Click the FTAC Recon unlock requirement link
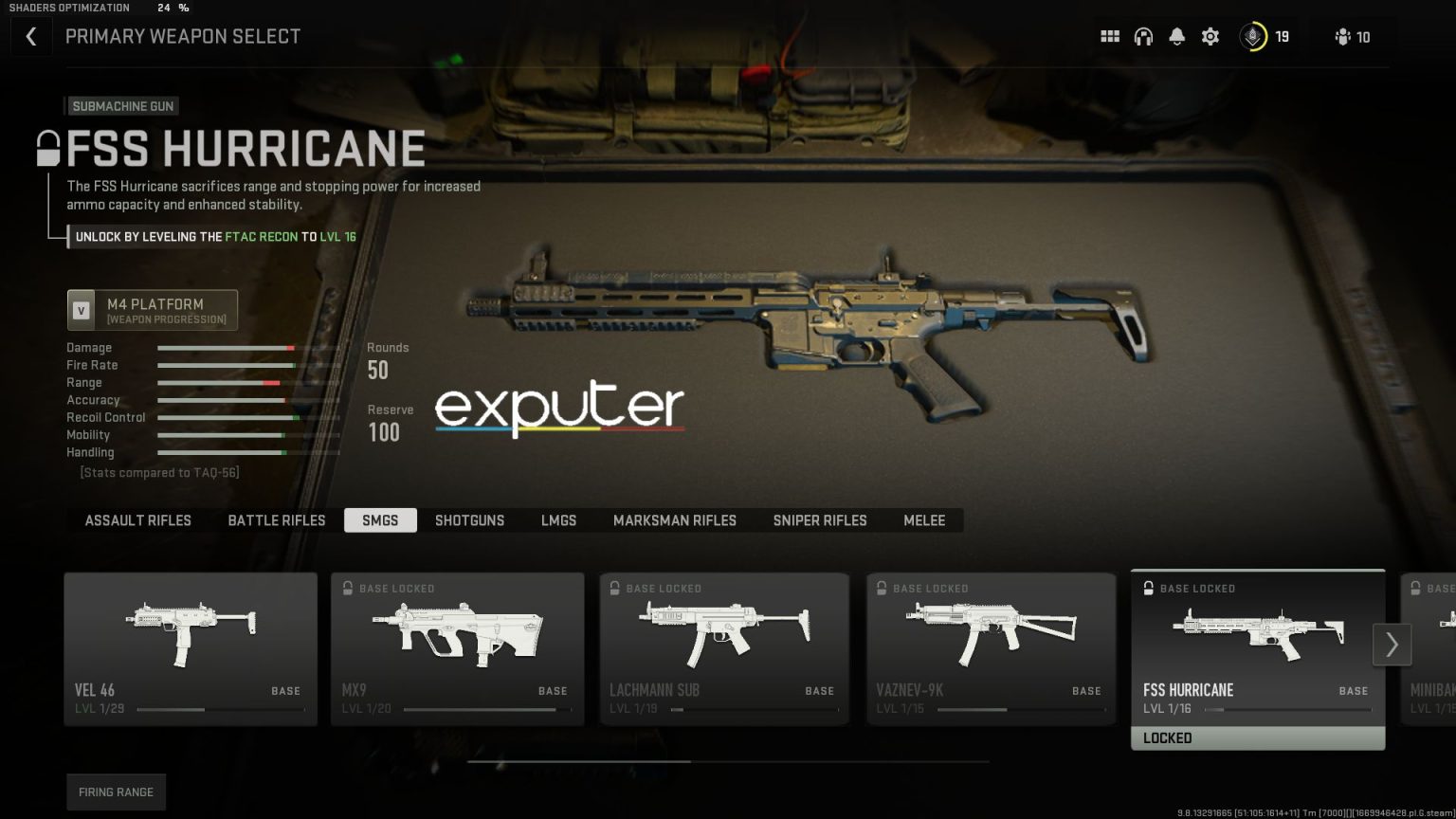 [x=261, y=237]
